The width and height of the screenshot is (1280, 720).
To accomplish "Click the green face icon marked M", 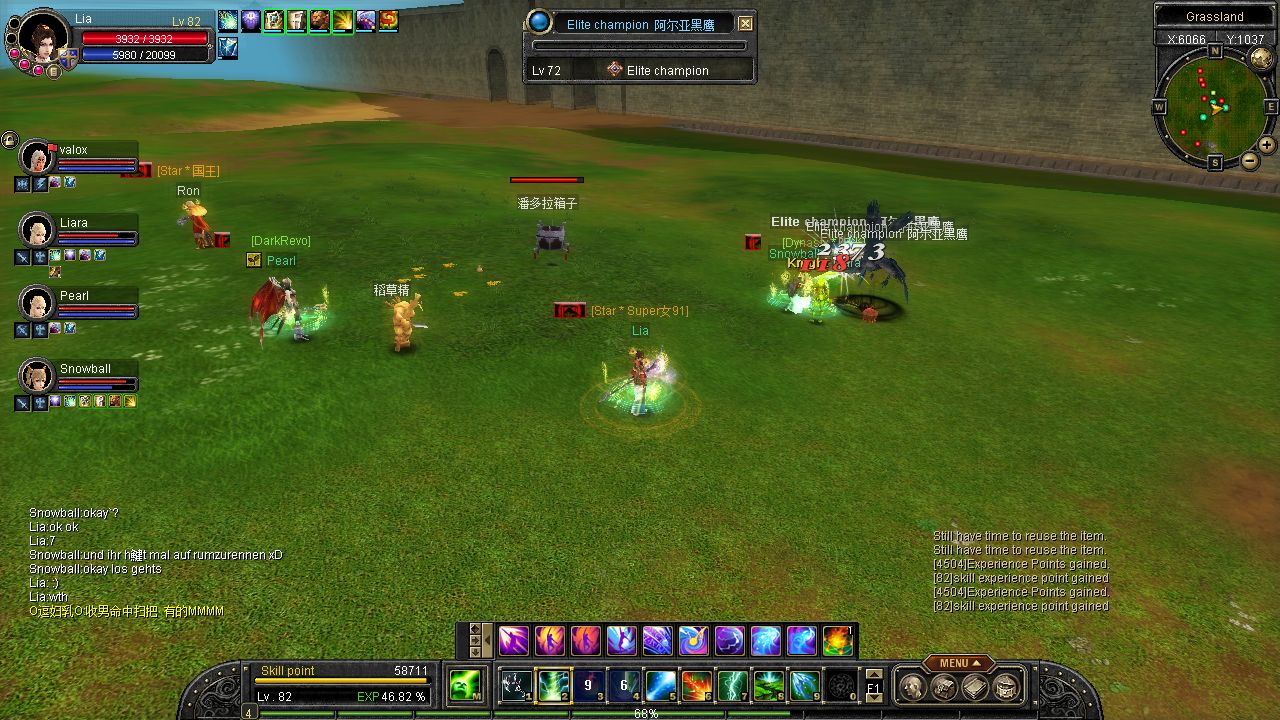I will click(465, 685).
